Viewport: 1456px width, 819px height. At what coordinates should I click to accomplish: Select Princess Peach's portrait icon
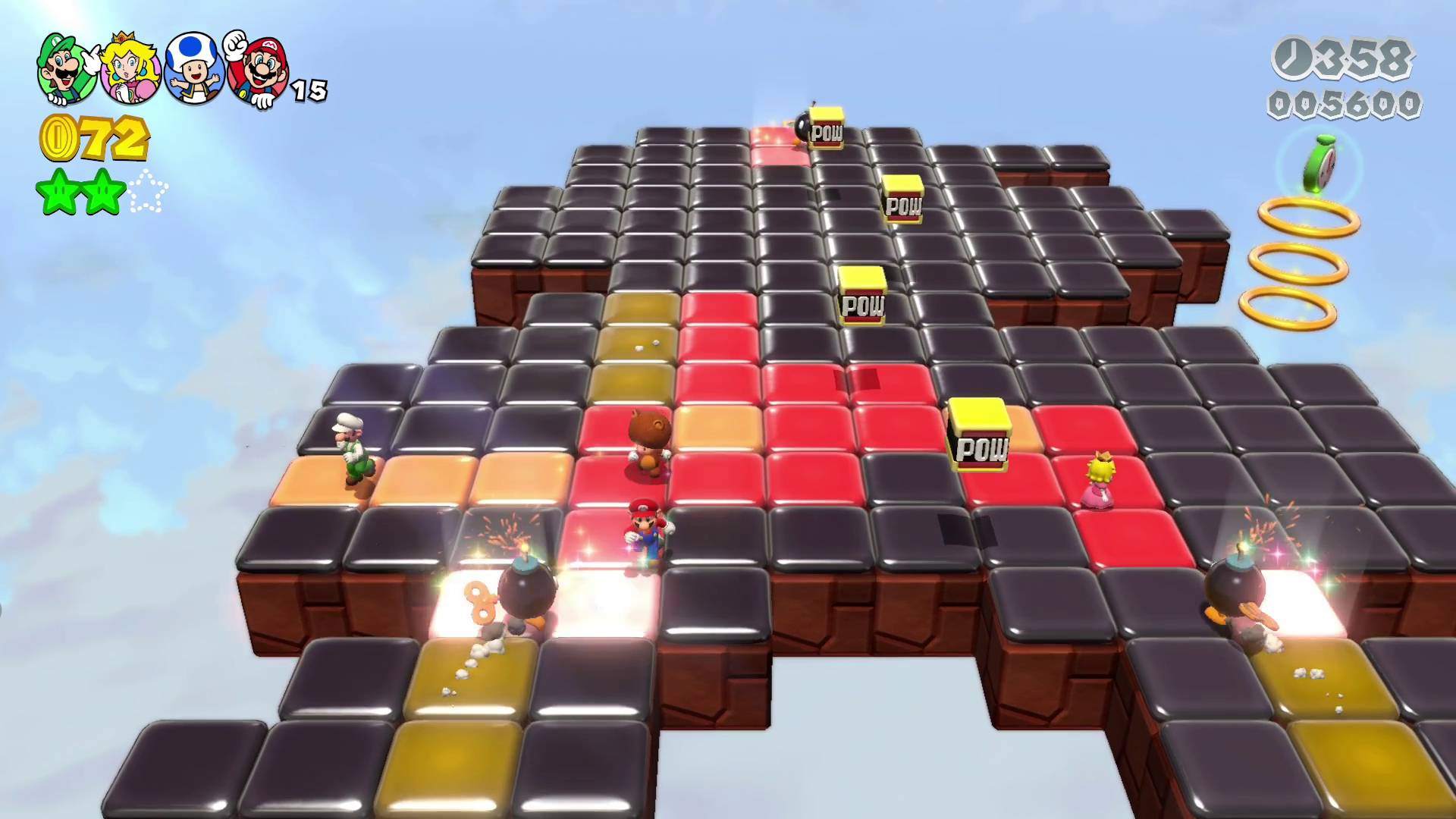tap(130, 69)
